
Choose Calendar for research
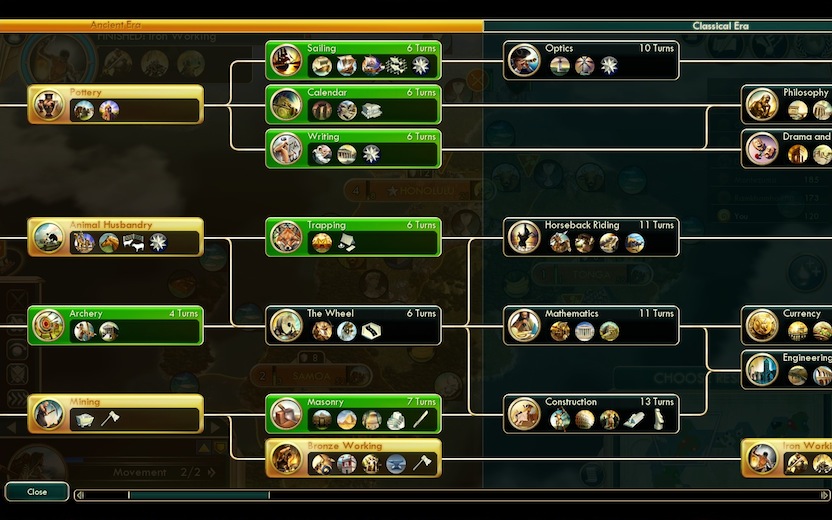coord(353,104)
